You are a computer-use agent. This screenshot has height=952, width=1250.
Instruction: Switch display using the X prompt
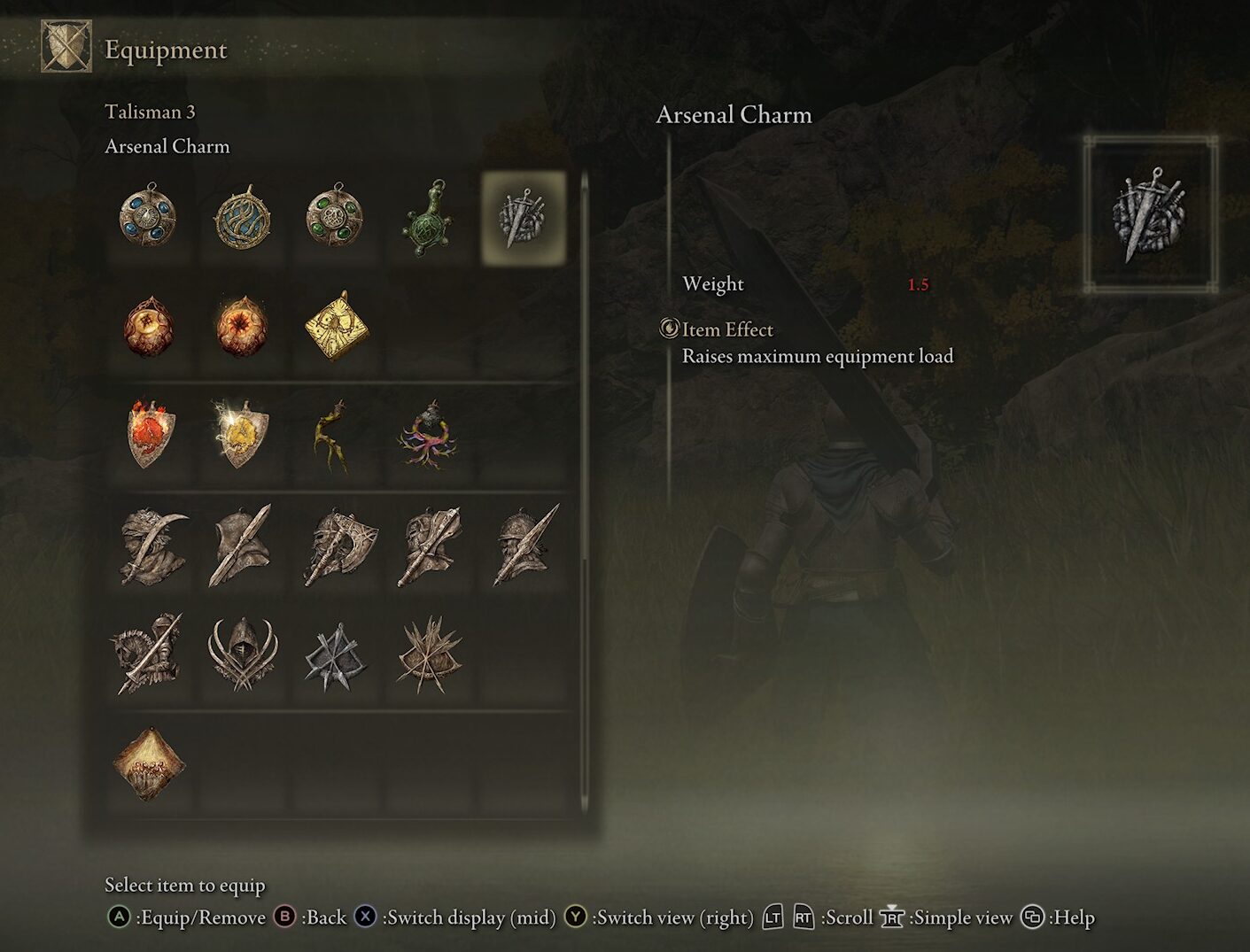(x=365, y=917)
